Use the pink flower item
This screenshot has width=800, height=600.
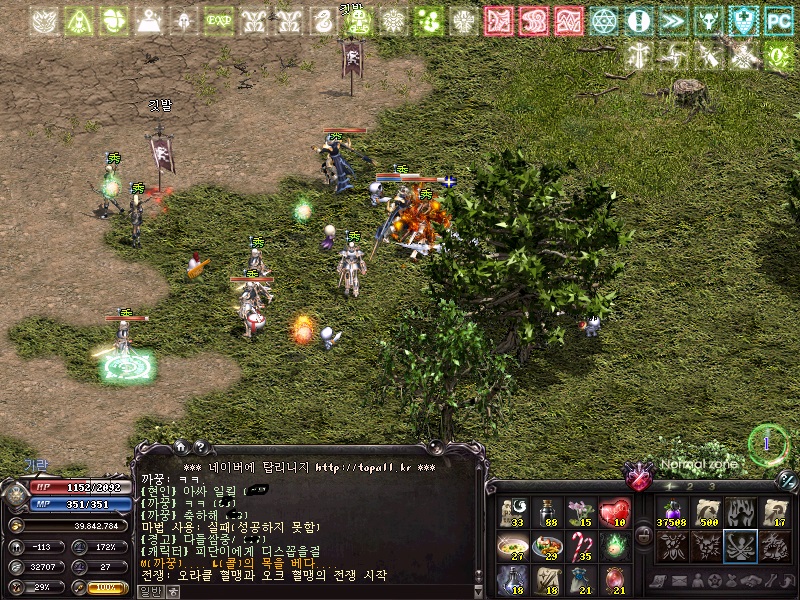[580, 513]
